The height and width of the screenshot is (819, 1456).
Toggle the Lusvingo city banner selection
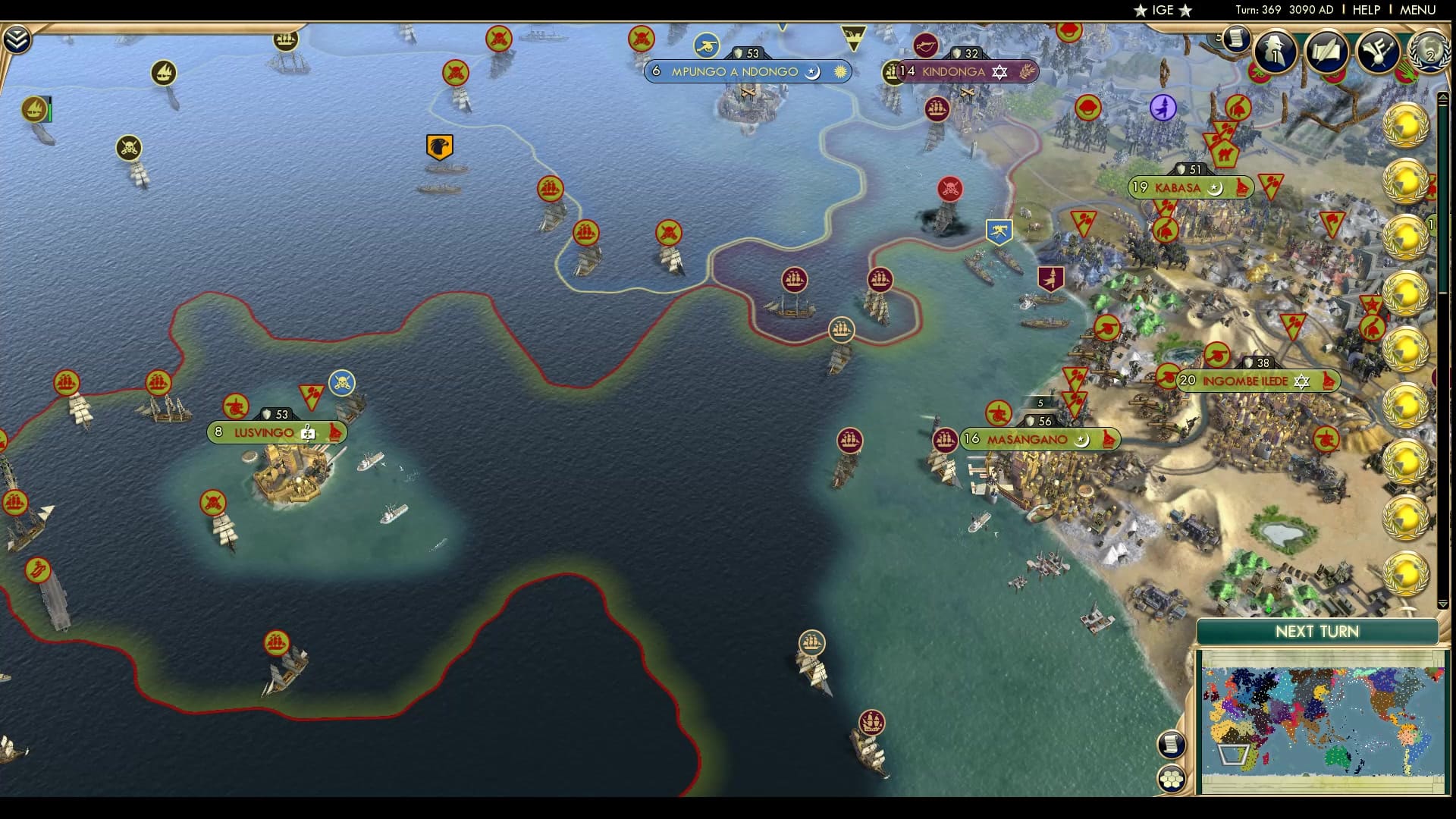click(x=273, y=432)
